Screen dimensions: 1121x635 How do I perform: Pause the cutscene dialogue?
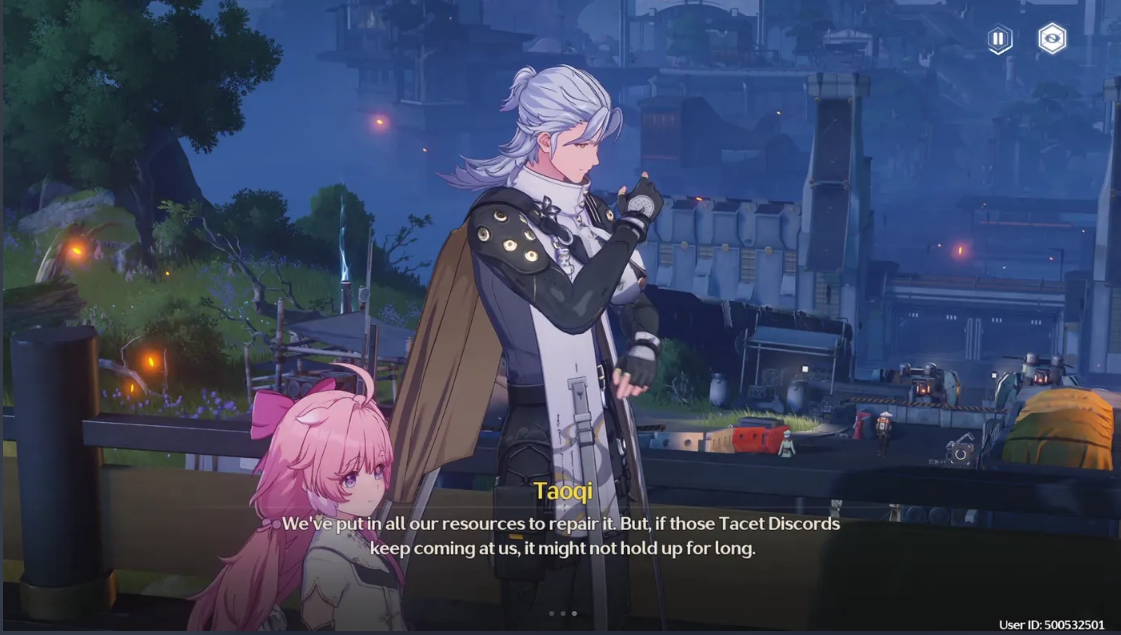[999, 39]
